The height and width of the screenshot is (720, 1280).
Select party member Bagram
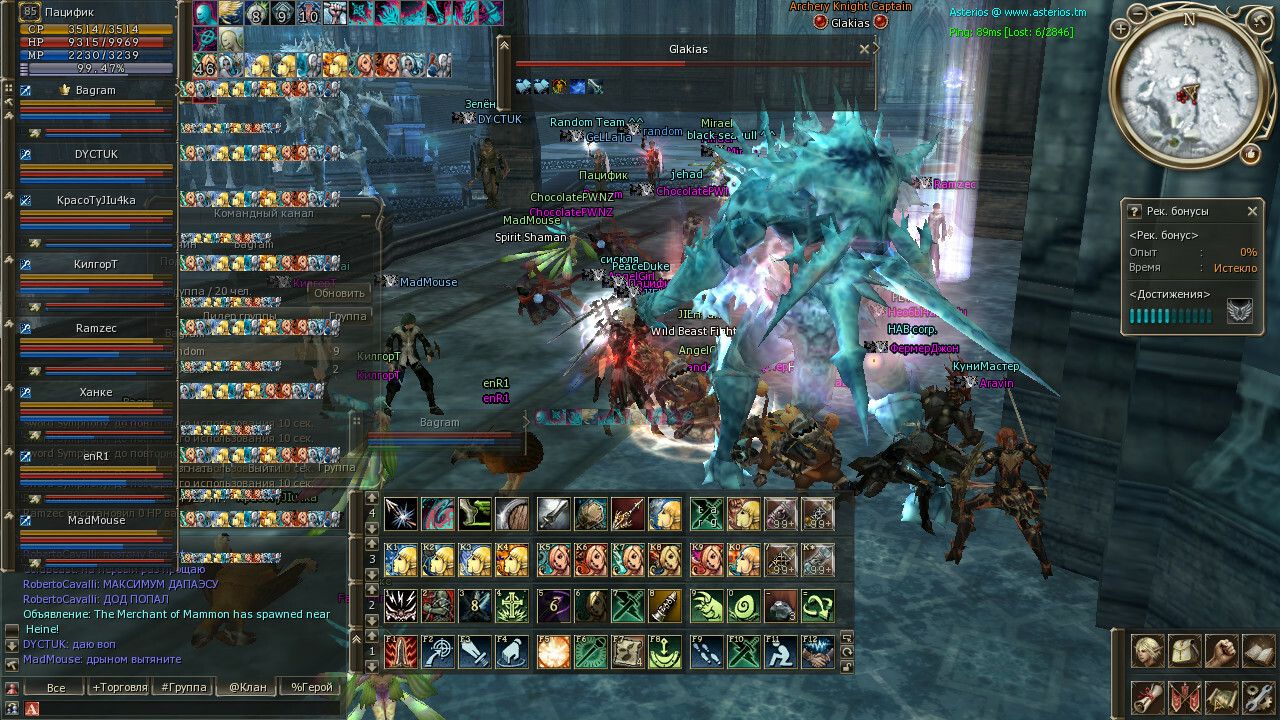pos(95,90)
